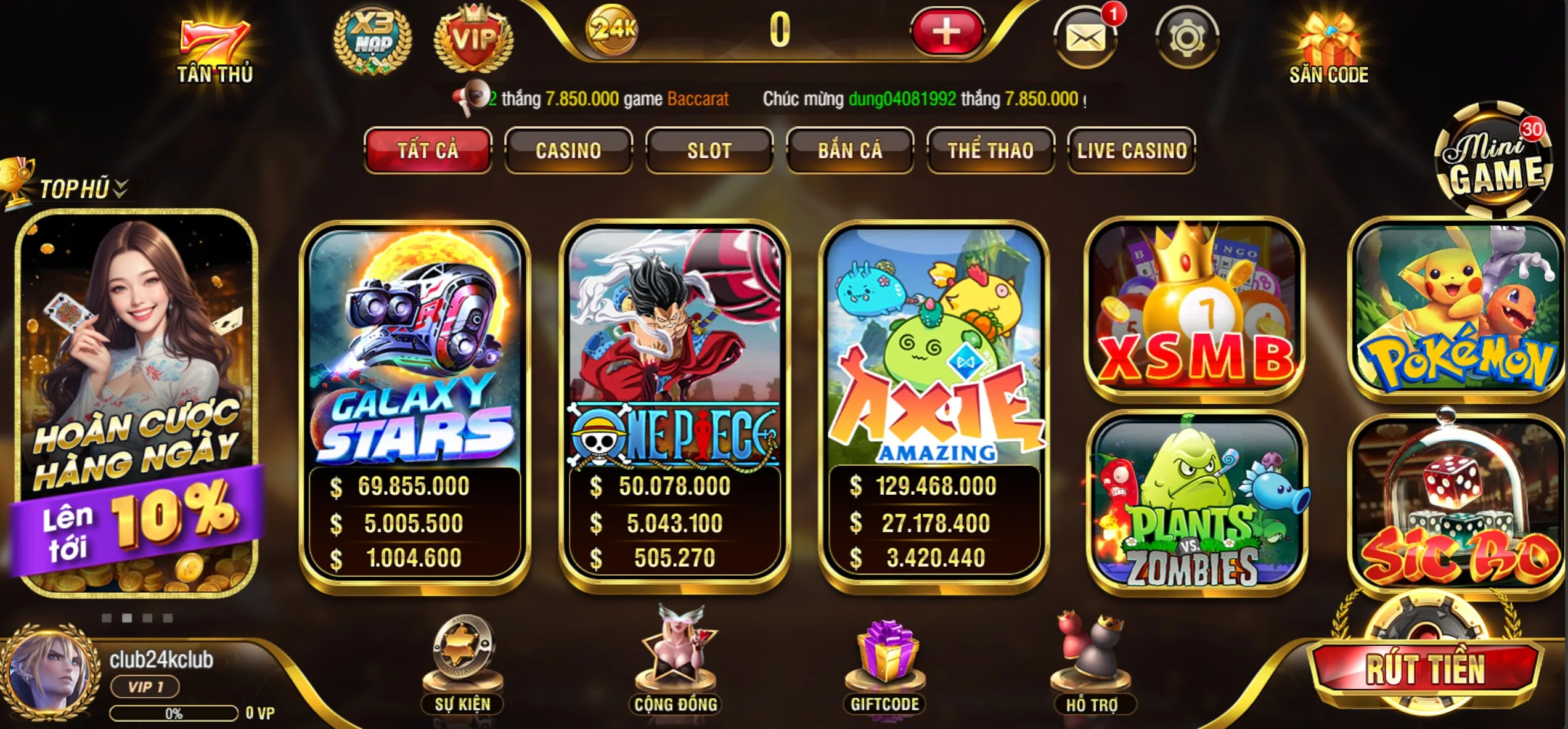Select the BẮN CÁ category
Image resolution: width=1568 pixels, height=729 pixels.
(x=850, y=150)
